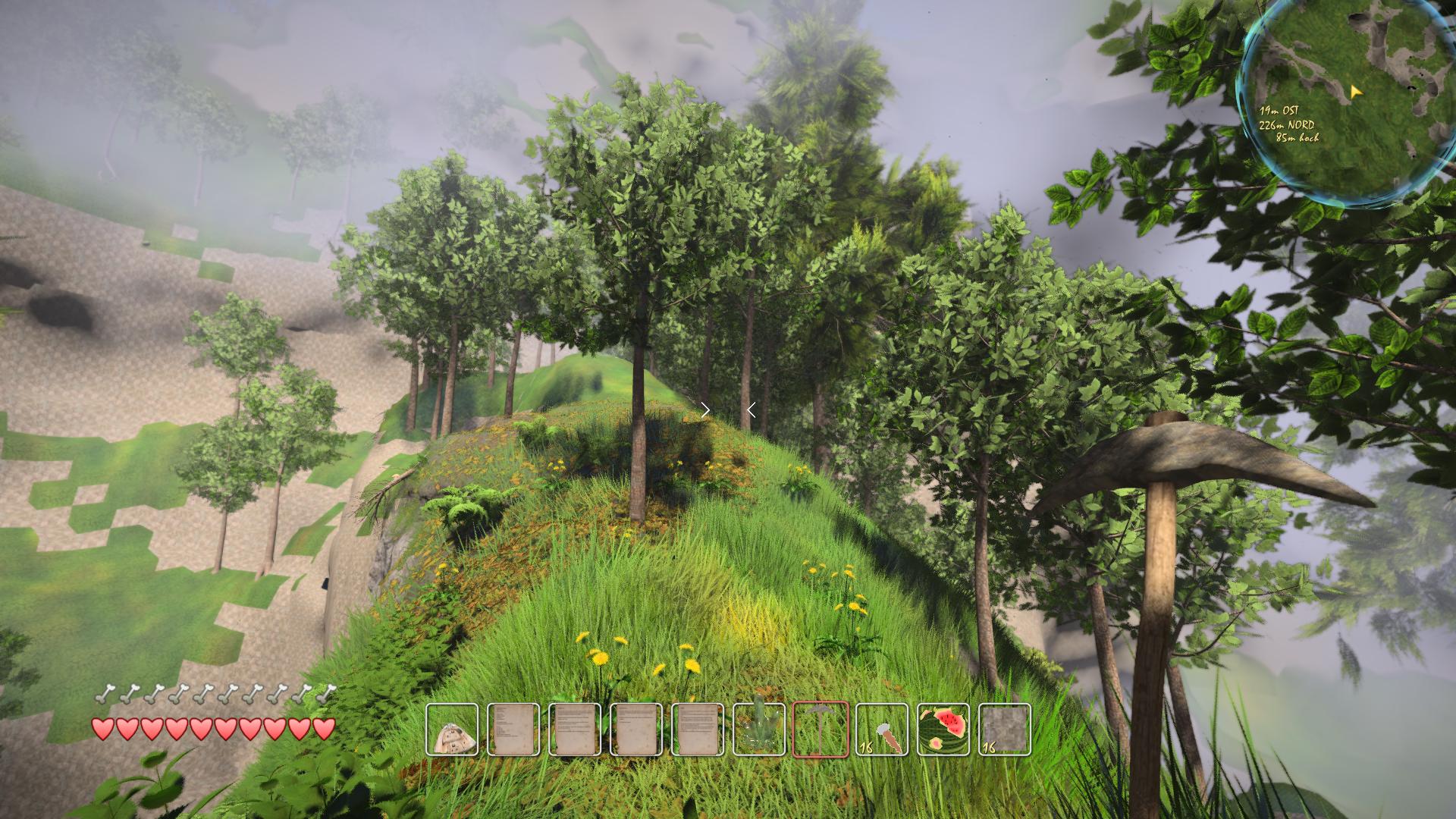Select the green plant hotbar slot
The image size is (1456, 819).
759,730
